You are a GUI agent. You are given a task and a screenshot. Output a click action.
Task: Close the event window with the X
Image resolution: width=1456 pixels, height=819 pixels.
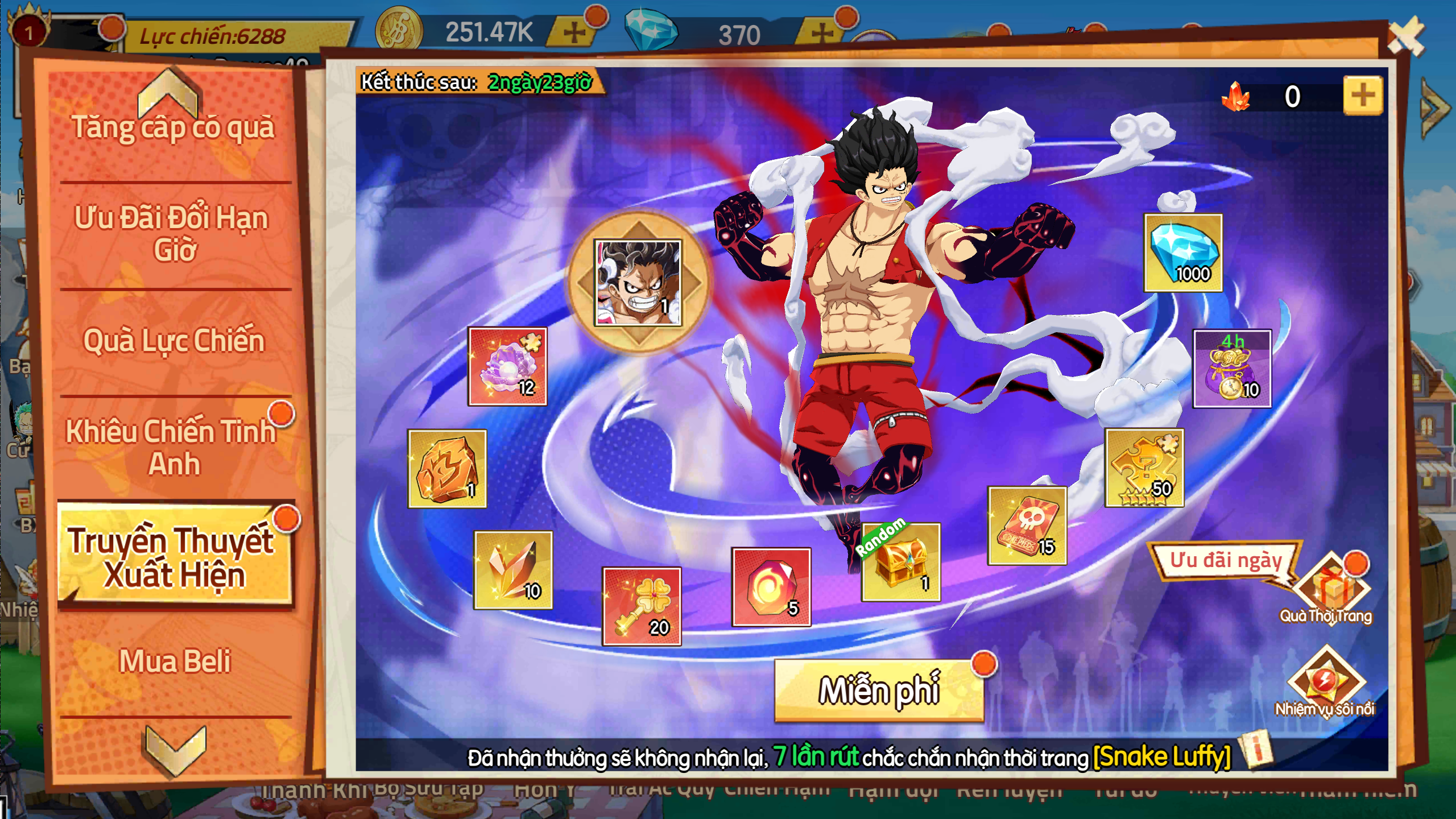1405,36
